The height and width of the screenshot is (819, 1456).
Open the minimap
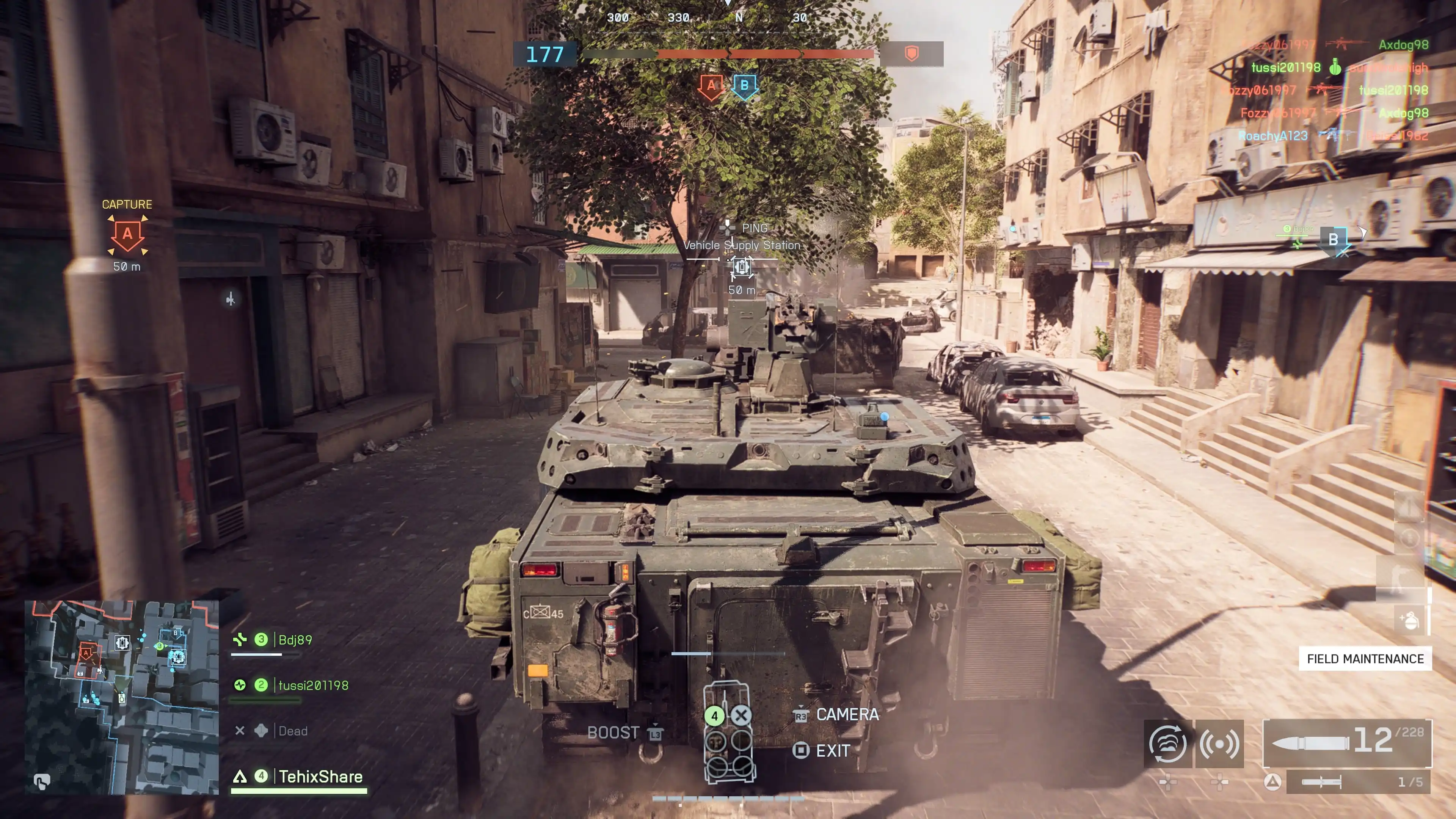coord(121,697)
